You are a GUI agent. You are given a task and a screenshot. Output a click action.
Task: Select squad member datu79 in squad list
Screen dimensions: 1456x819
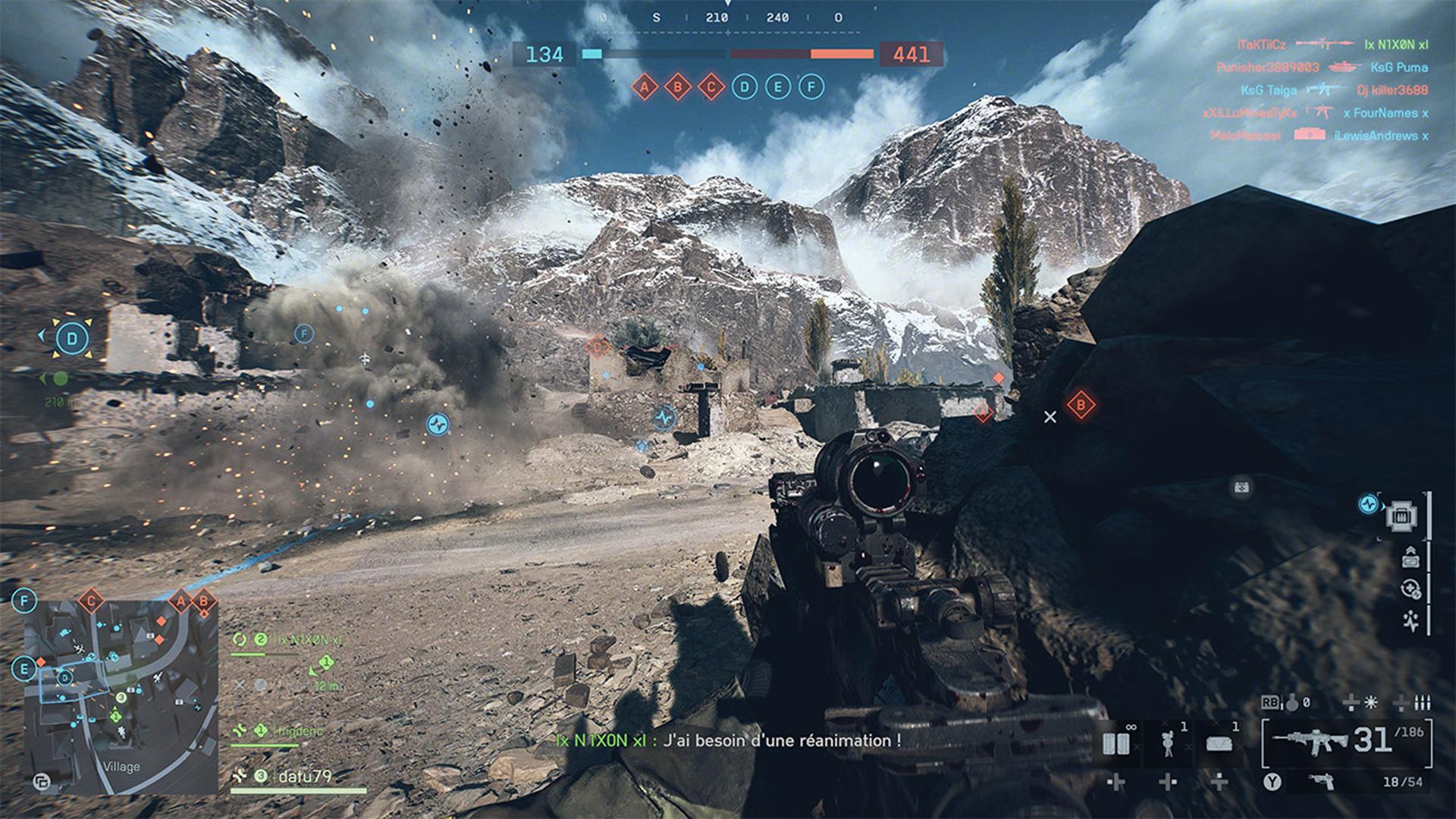tap(303, 777)
